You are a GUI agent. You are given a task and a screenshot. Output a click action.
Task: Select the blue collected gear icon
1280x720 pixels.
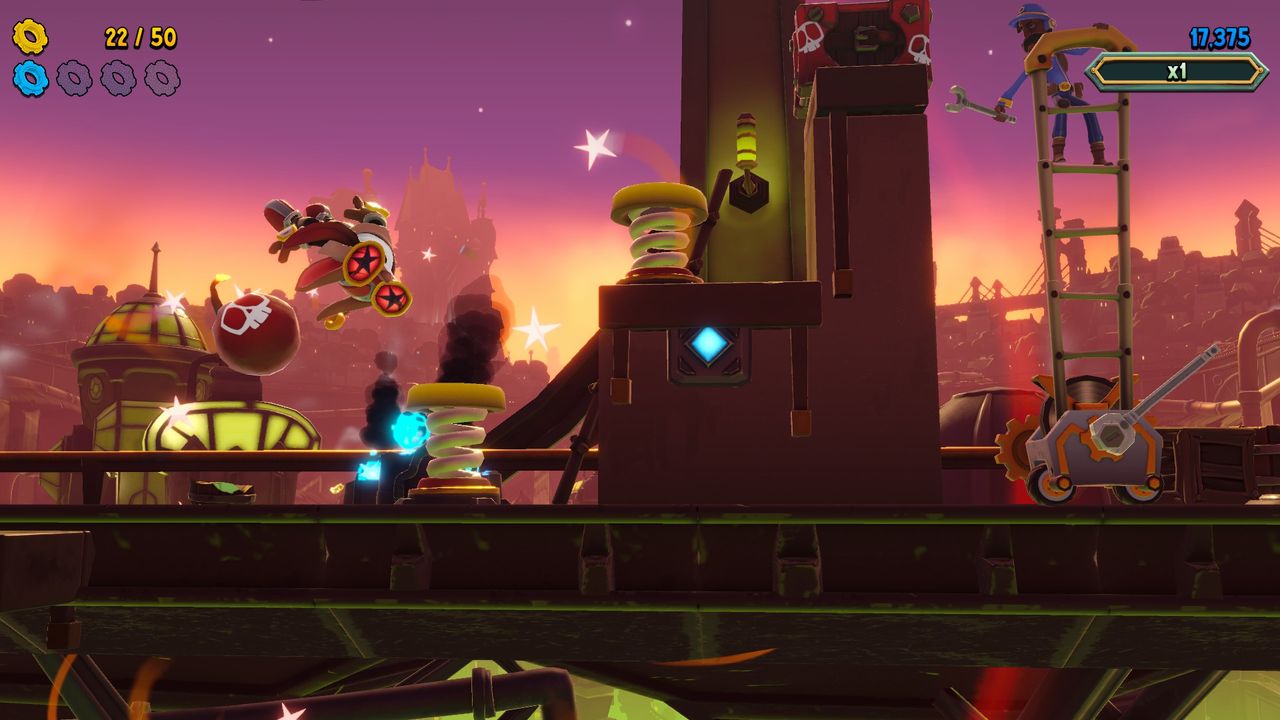tap(30, 78)
